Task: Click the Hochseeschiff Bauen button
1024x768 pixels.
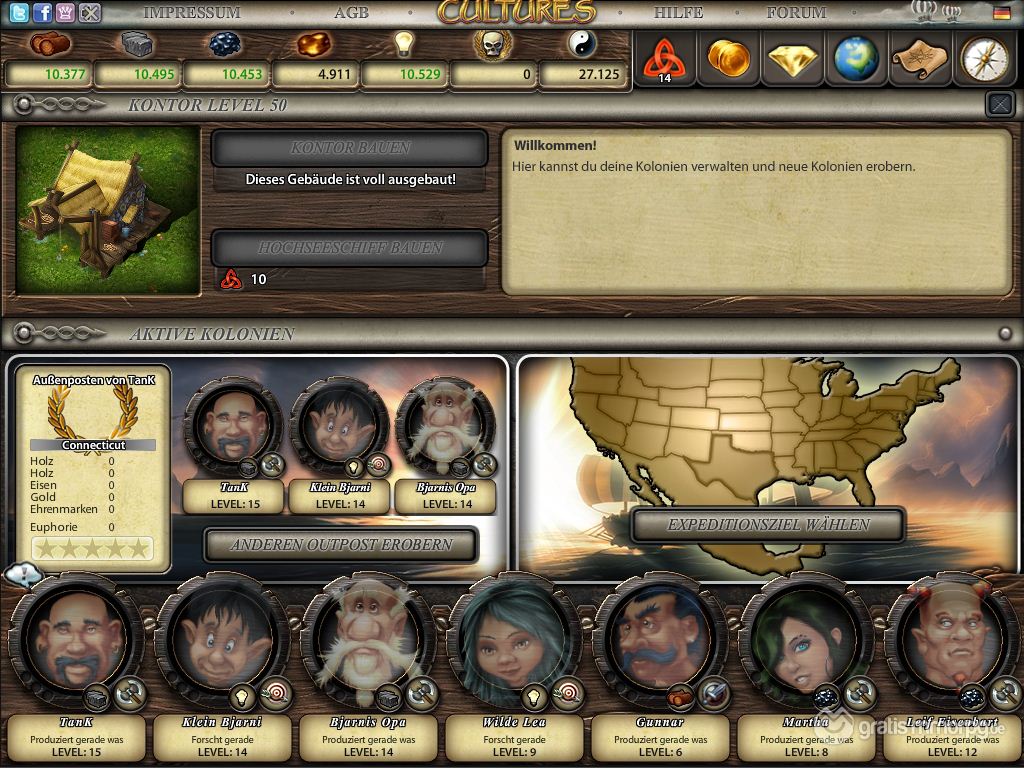Action: pyautogui.click(x=350, y=248)
